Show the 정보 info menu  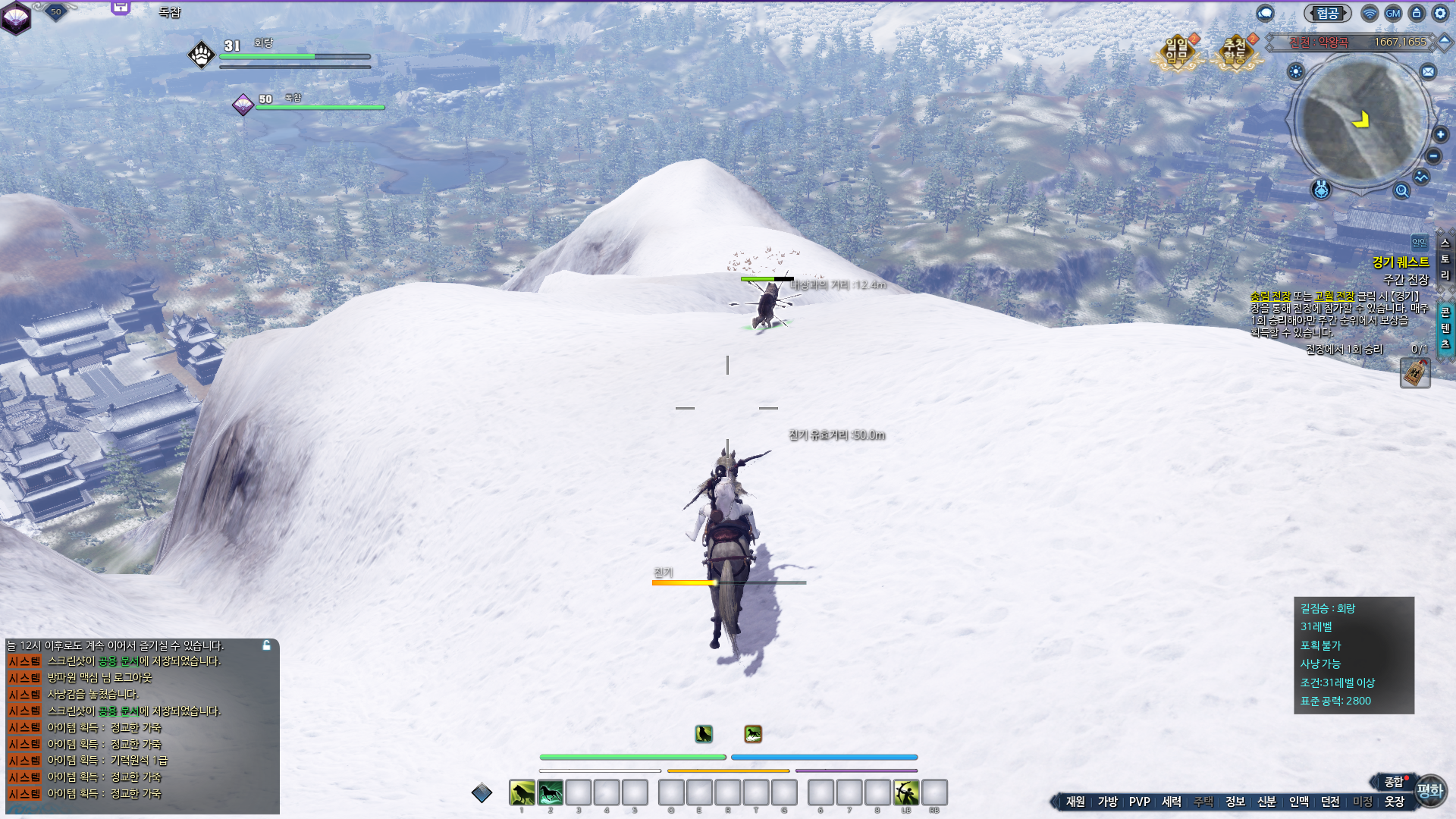[1235, 802]
